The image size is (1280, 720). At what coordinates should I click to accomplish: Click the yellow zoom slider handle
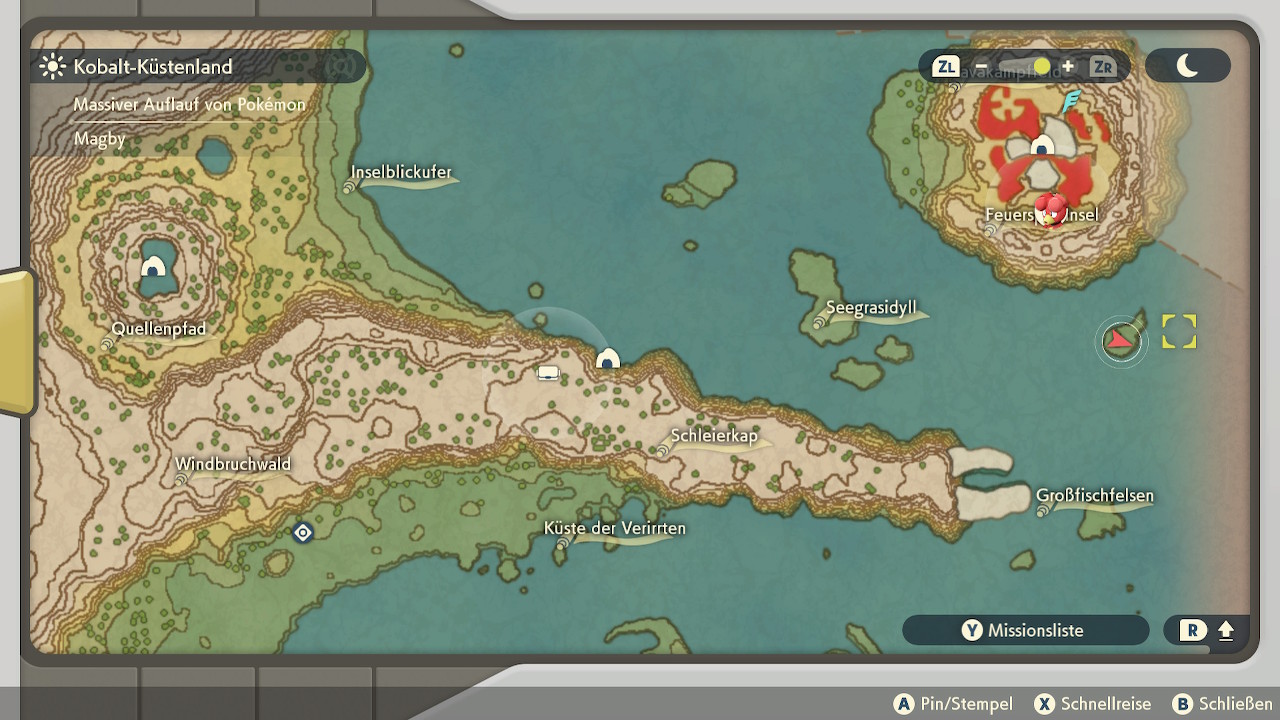coord(1042,67)
